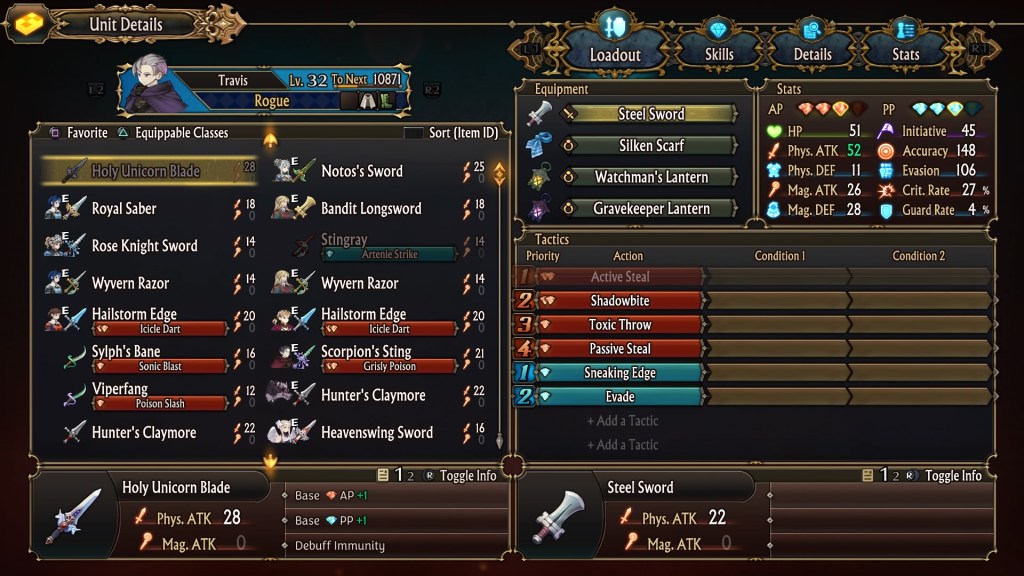Screen dimensions: 1024x576
Task: Change the Sort (Item ID) option
Action: [450, 133]
